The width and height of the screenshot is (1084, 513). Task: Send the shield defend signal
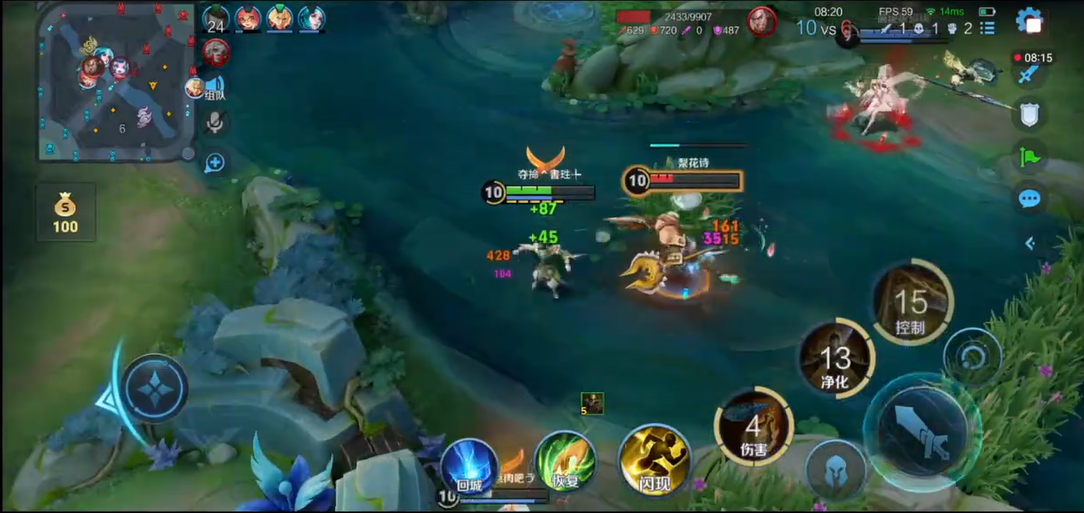(1029, 114)
